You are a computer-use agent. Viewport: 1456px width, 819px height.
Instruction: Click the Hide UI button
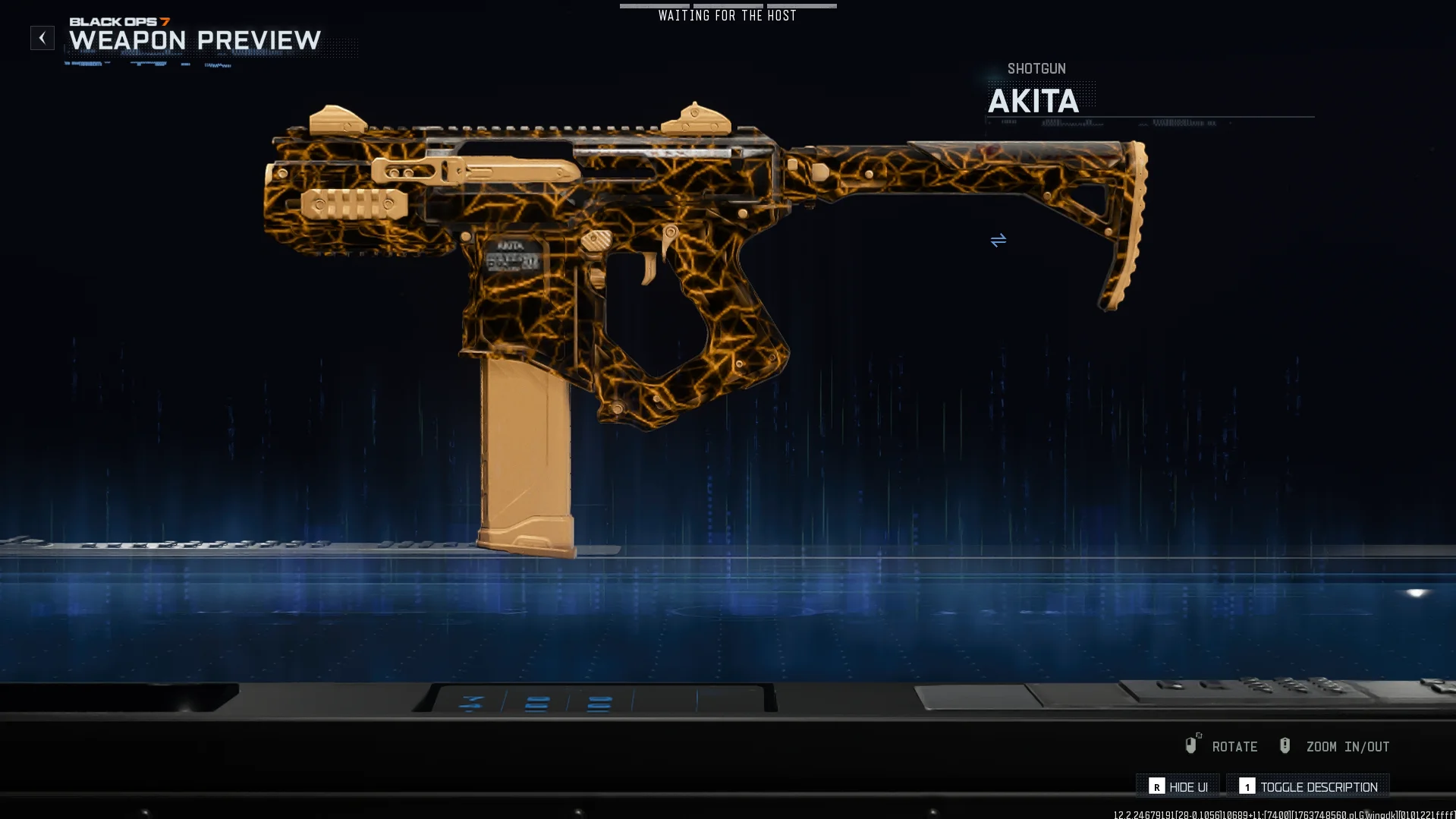click(x=1178, y=786)
